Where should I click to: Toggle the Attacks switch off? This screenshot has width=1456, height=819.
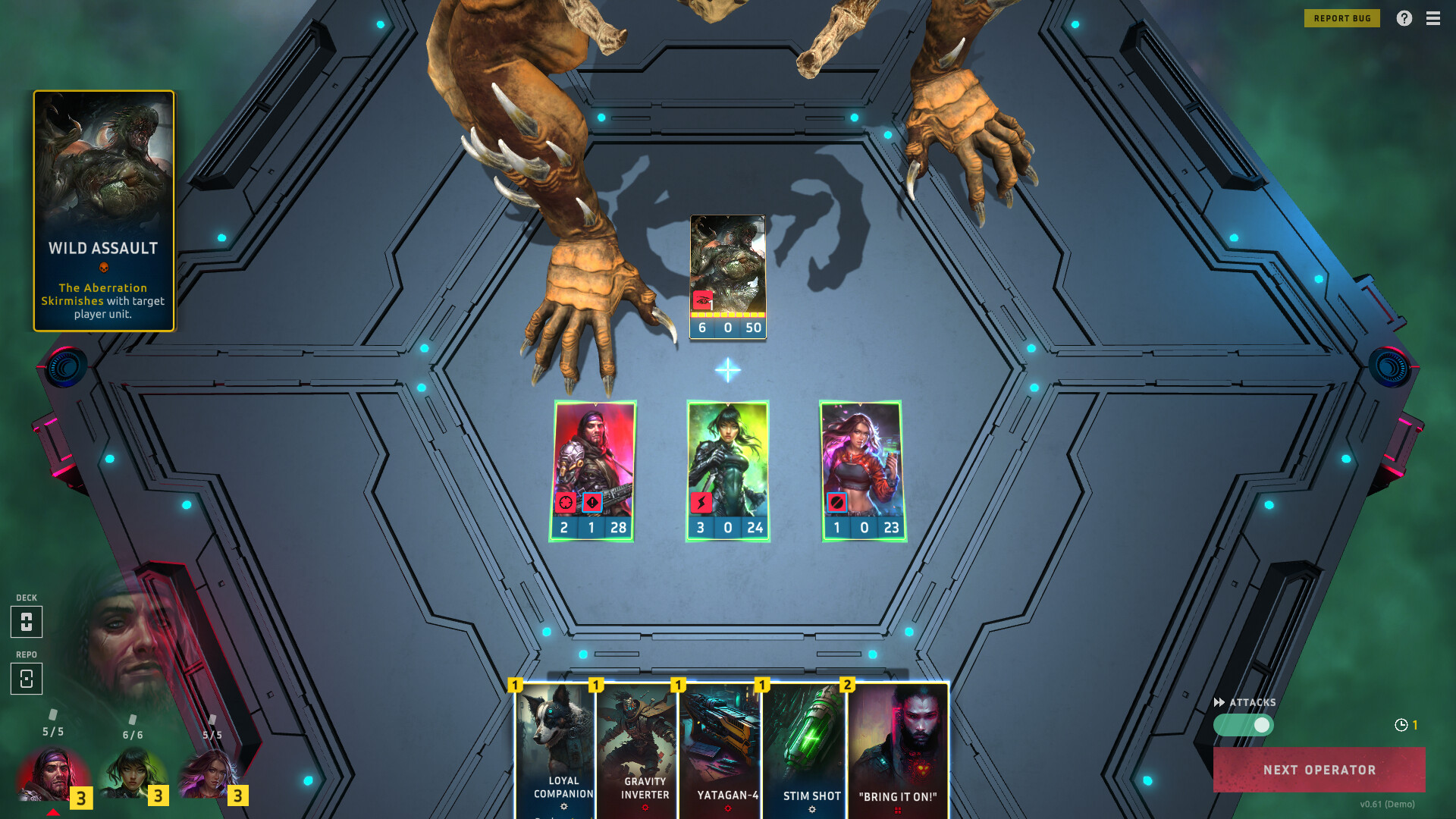pyautogui.click(x=1244, y=726)
